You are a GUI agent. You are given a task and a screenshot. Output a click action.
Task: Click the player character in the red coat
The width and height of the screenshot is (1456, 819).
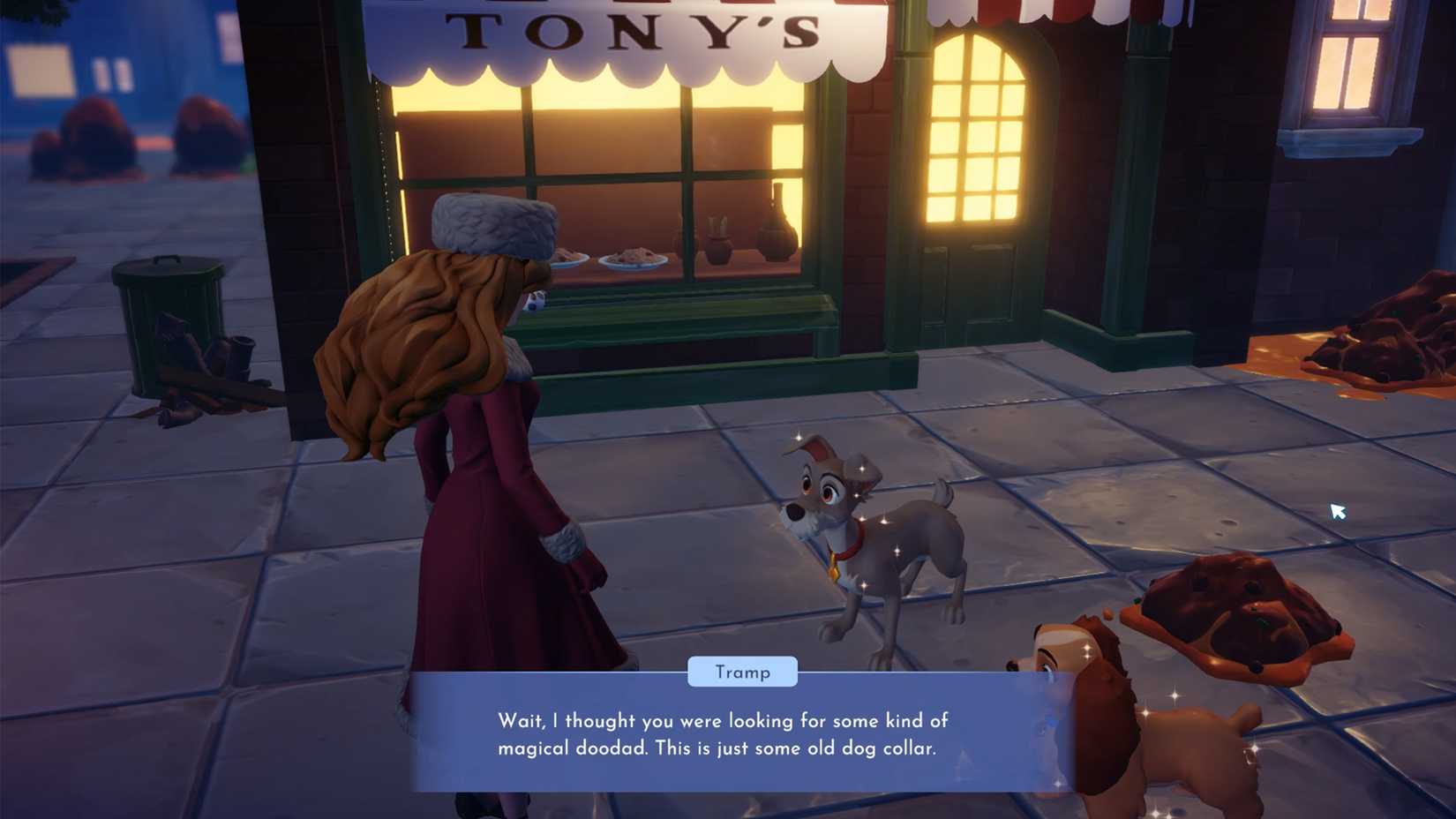(494, 530)
